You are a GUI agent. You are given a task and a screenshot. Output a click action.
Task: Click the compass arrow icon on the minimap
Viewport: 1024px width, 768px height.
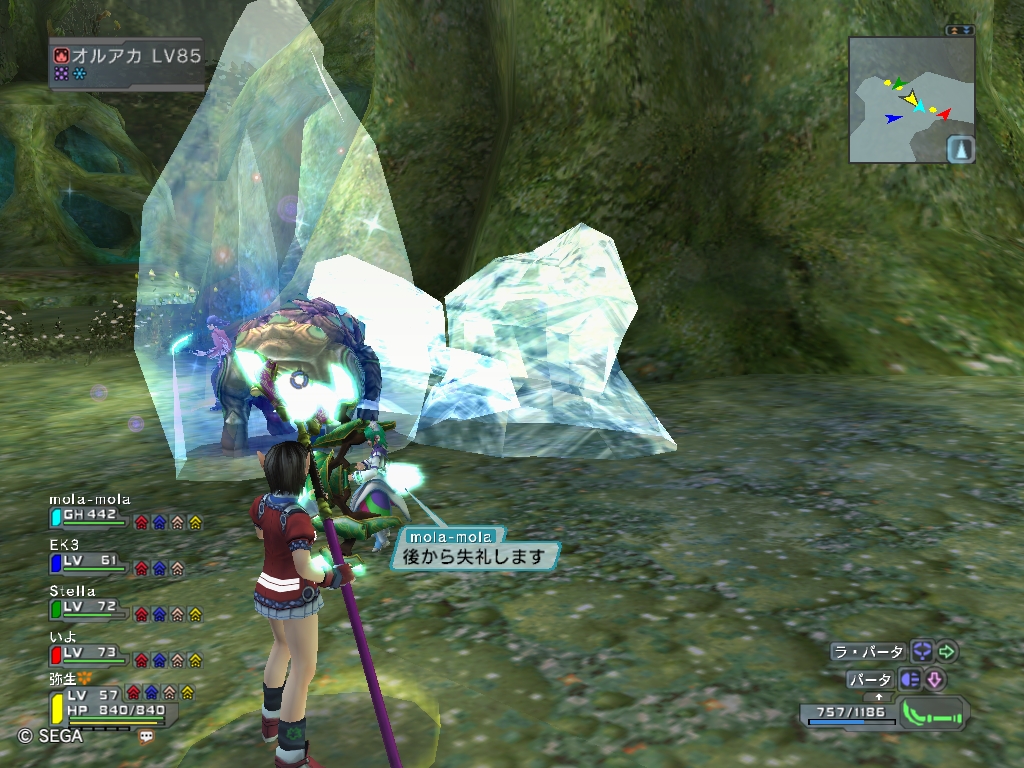pos(960,149)
